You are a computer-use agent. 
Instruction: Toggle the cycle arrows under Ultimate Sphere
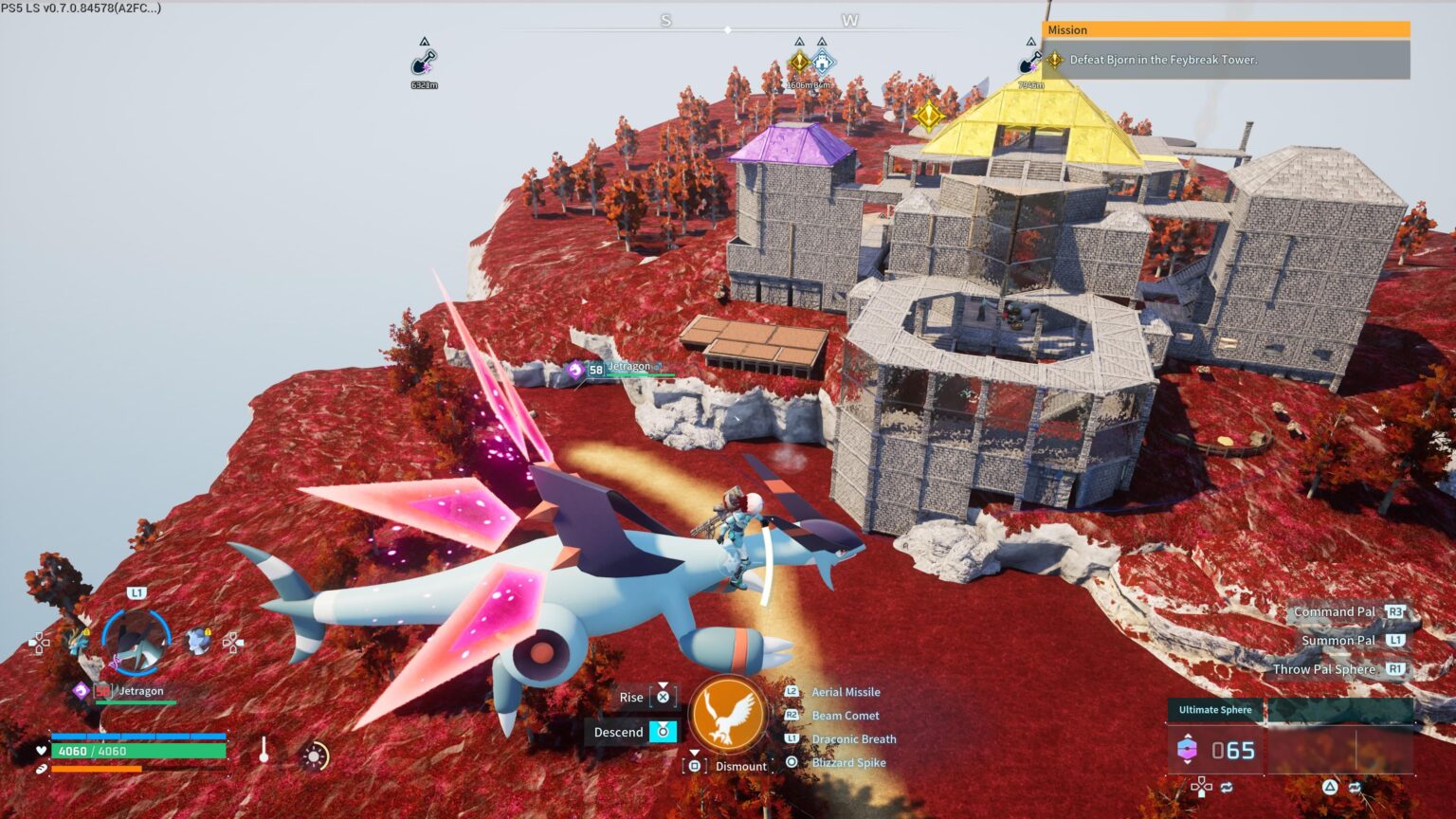pos(1228,788)
